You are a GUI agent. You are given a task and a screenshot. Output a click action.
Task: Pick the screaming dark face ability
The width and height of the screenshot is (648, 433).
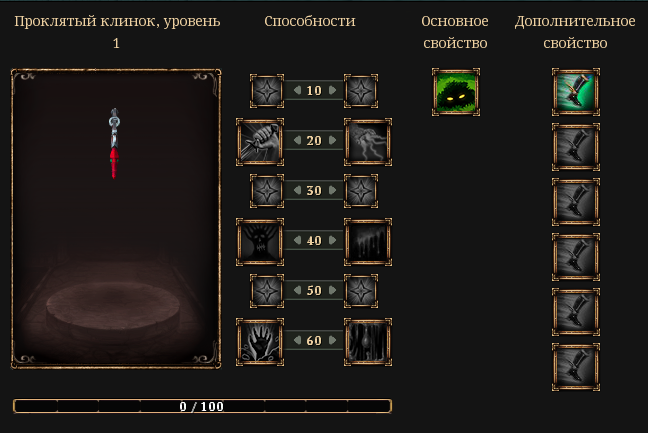[261, 241]
